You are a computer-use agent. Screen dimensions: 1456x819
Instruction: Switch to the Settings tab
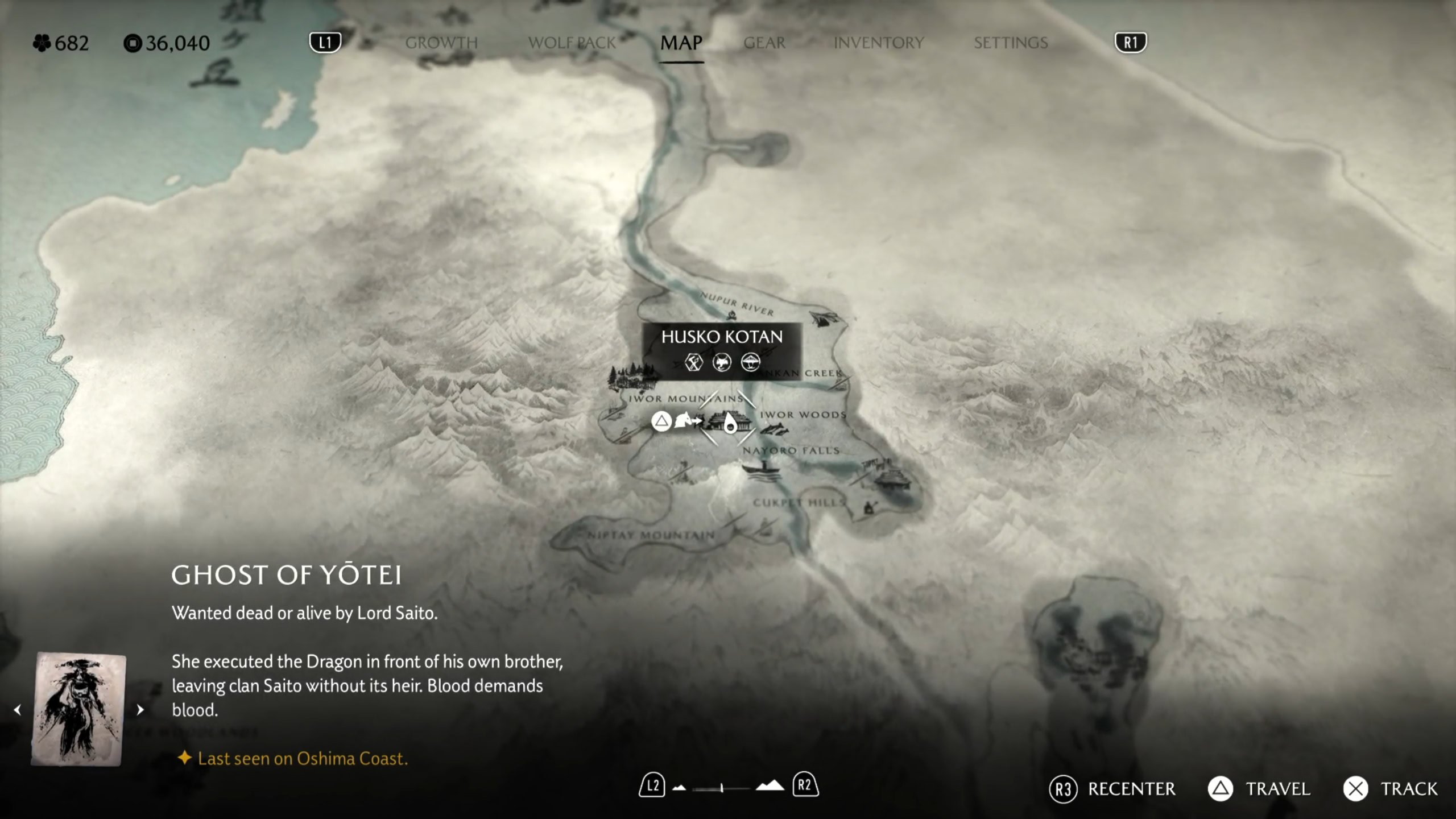[x=1011, y=43]
